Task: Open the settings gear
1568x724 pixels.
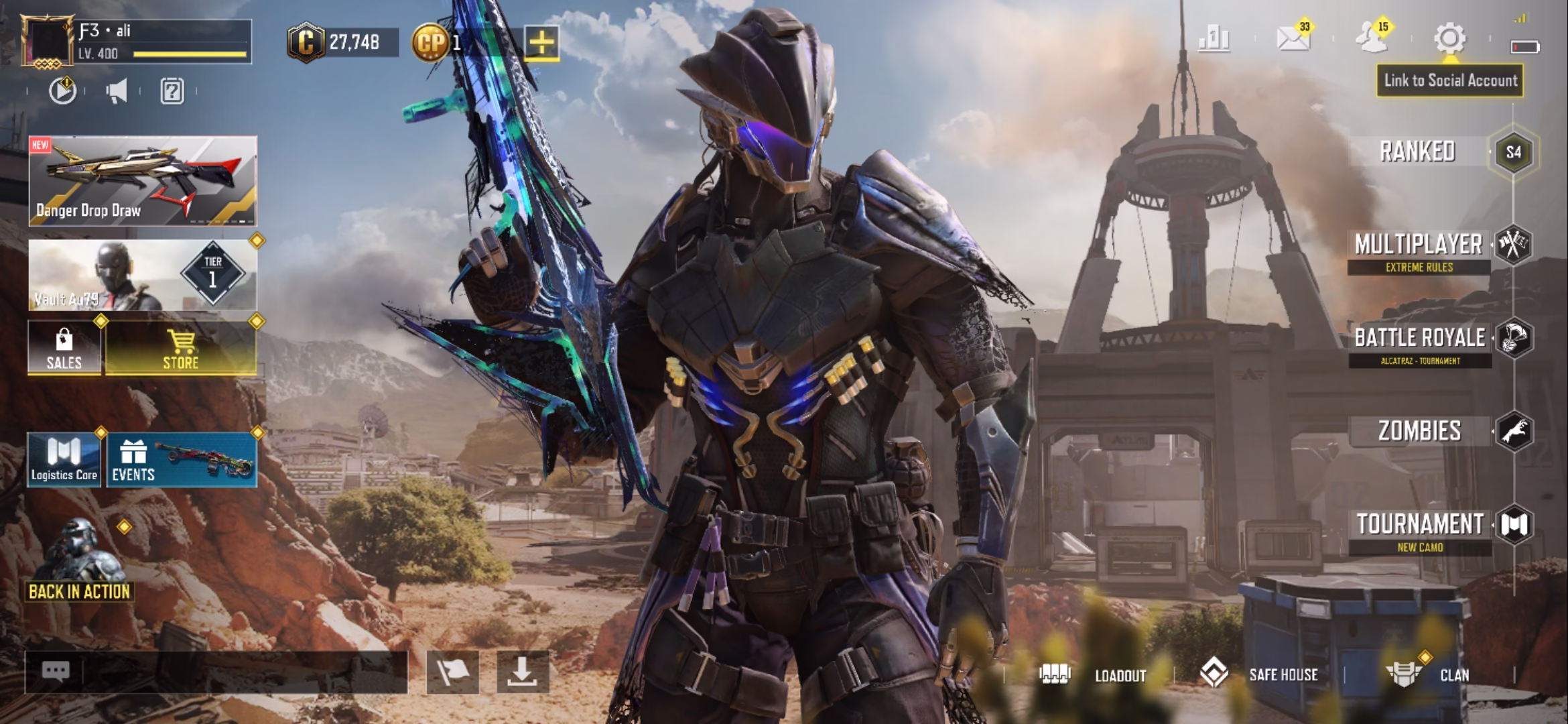Action: point(1449,39)
